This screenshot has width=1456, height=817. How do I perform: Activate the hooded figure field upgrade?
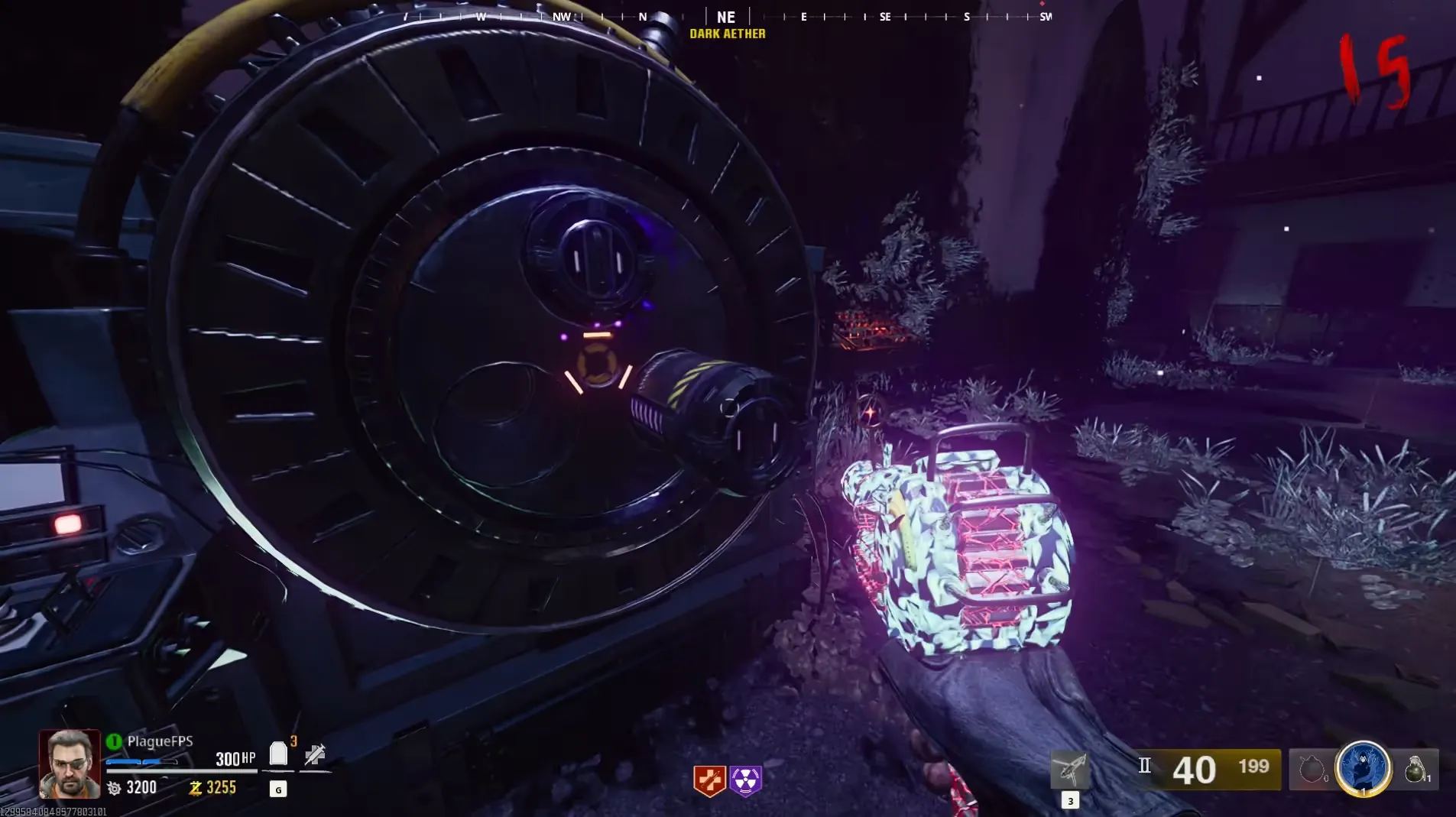coord(1363,767)
